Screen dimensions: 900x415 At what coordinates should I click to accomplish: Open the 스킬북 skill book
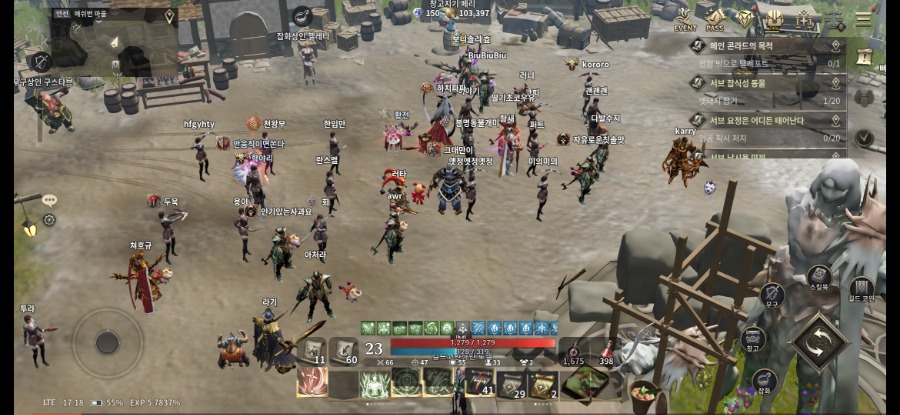(x=819, y=276)
